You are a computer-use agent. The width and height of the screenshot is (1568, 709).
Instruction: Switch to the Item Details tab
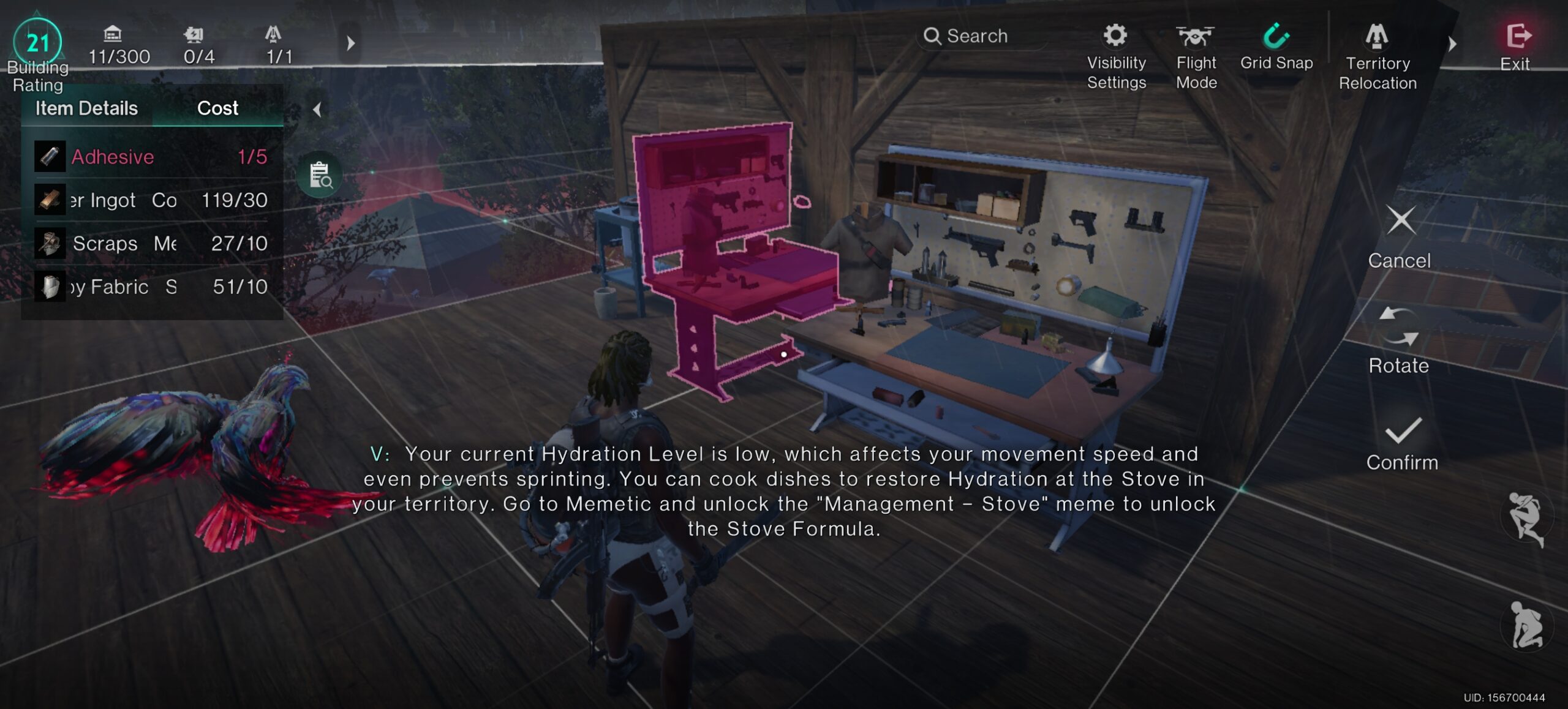(x=86, y=108)
